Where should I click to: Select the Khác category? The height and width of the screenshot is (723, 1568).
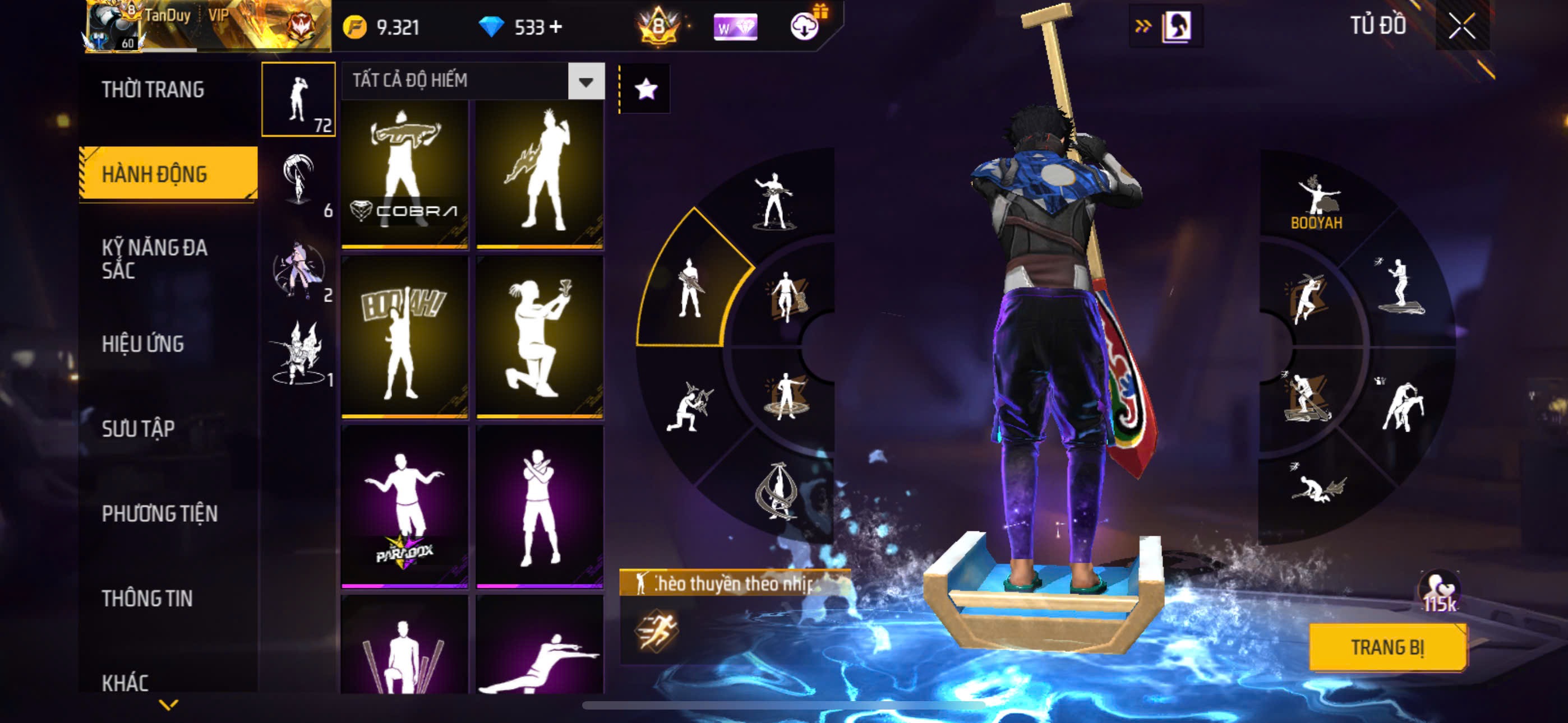pos(125,682)
